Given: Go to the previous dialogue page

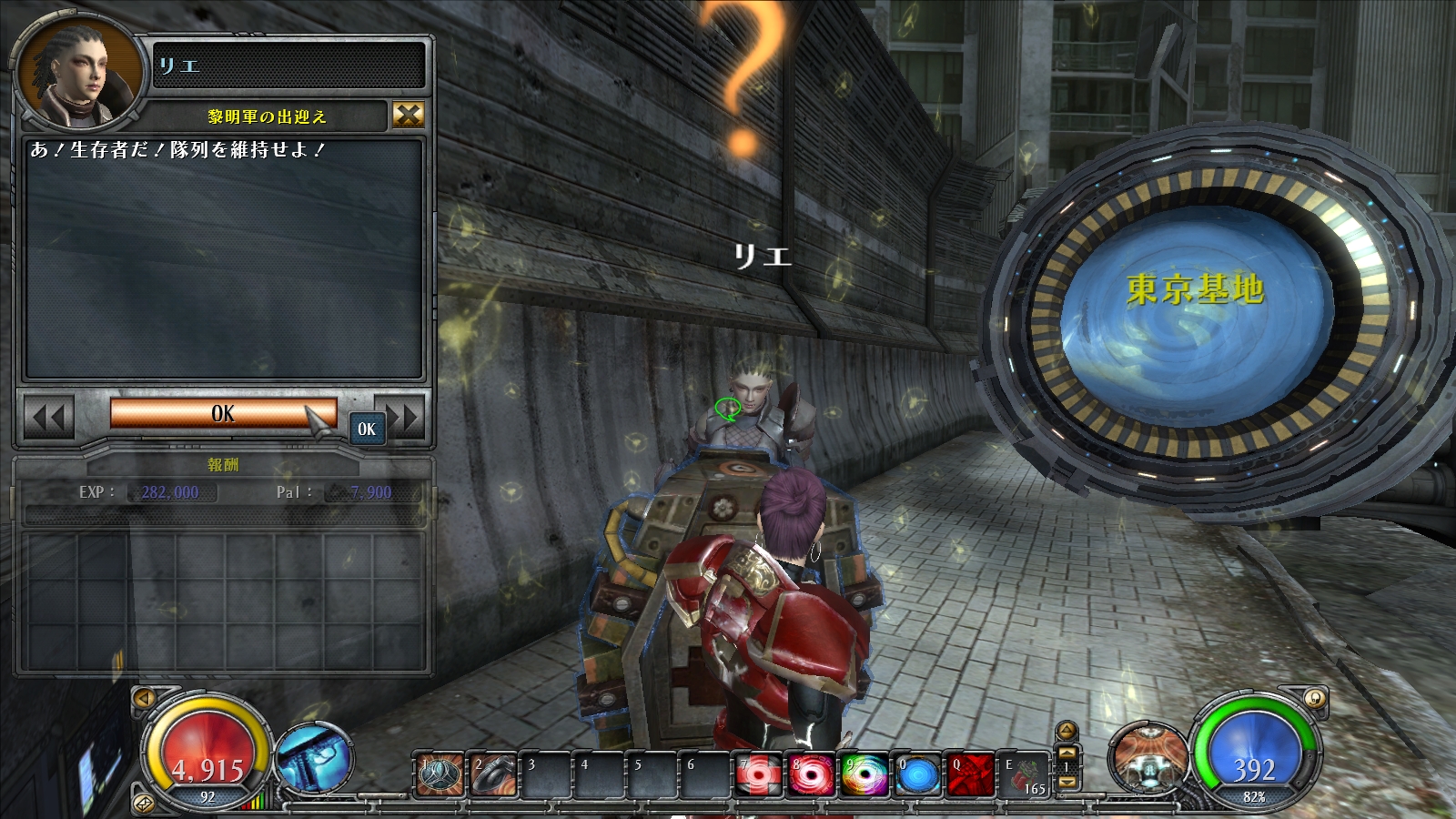Looking at the screenshot, I should [x=48, y=419].
